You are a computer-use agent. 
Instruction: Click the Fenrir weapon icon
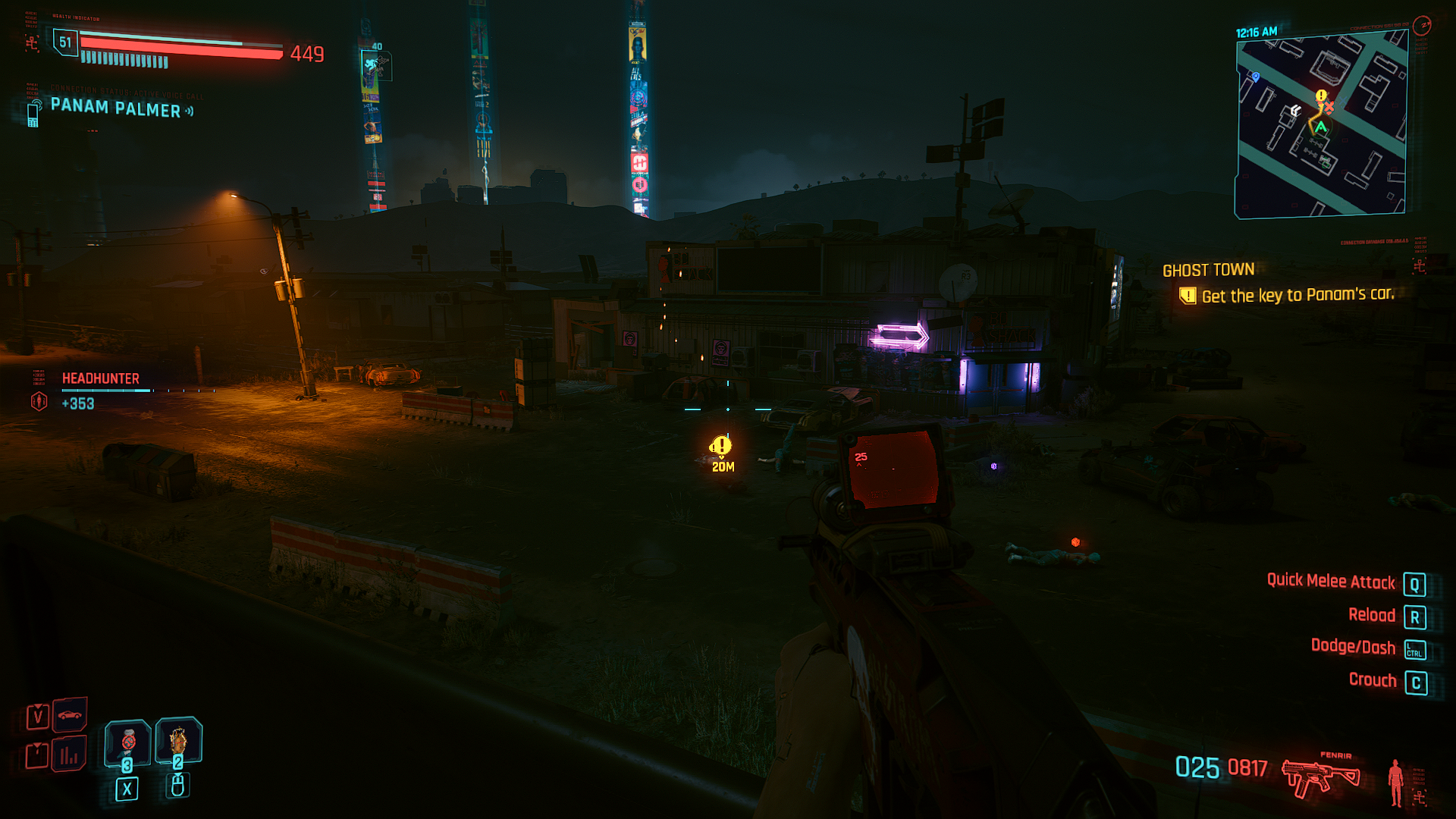tap(1320, 777)
